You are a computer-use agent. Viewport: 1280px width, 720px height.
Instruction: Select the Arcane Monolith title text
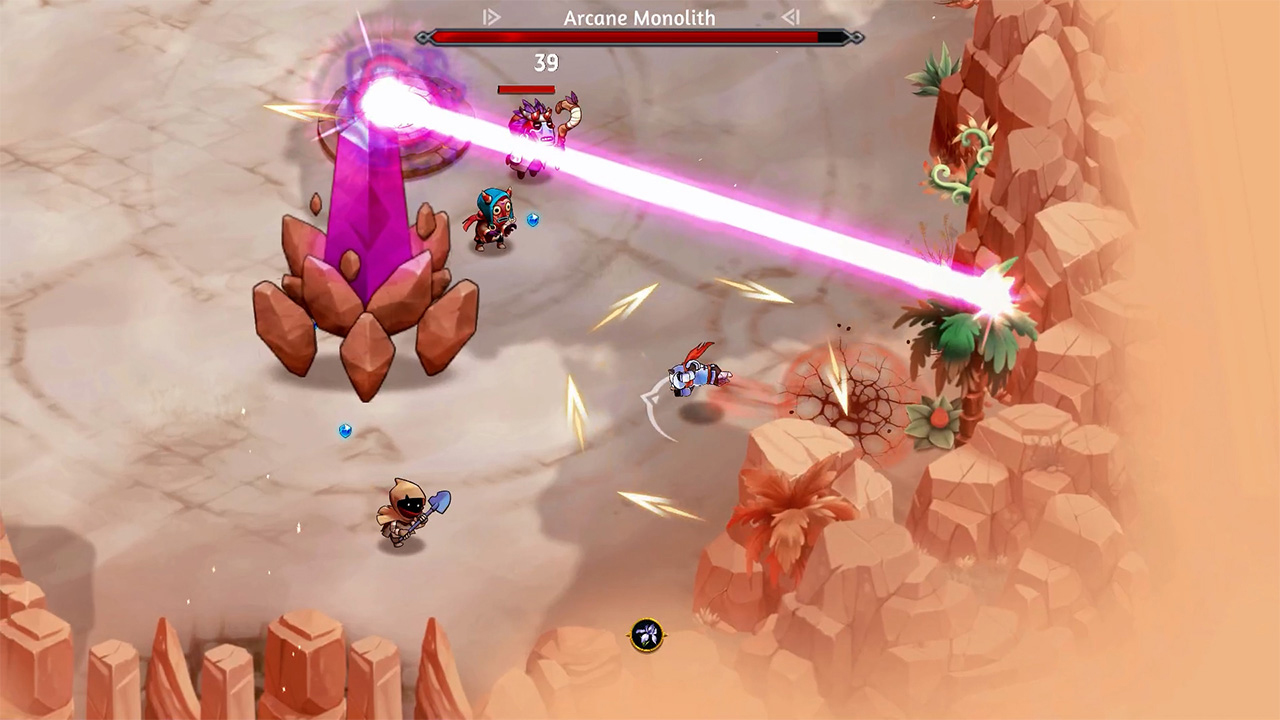[x=640, y=17]
